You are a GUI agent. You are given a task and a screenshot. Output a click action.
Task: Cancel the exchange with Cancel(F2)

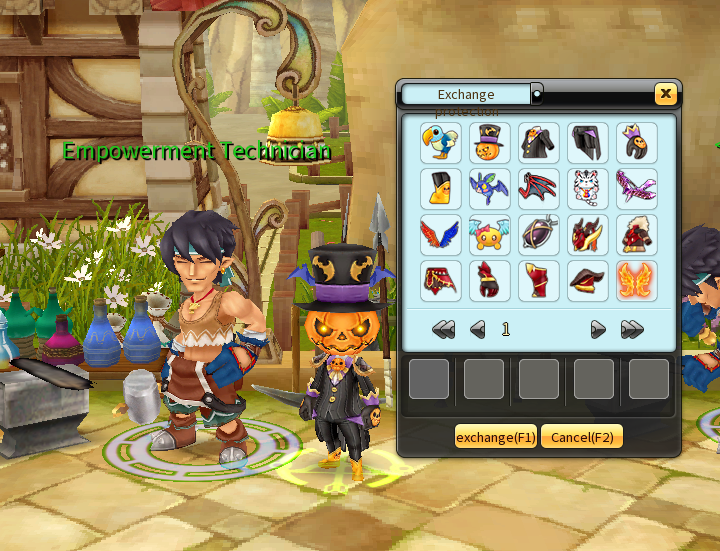(582, 437)
